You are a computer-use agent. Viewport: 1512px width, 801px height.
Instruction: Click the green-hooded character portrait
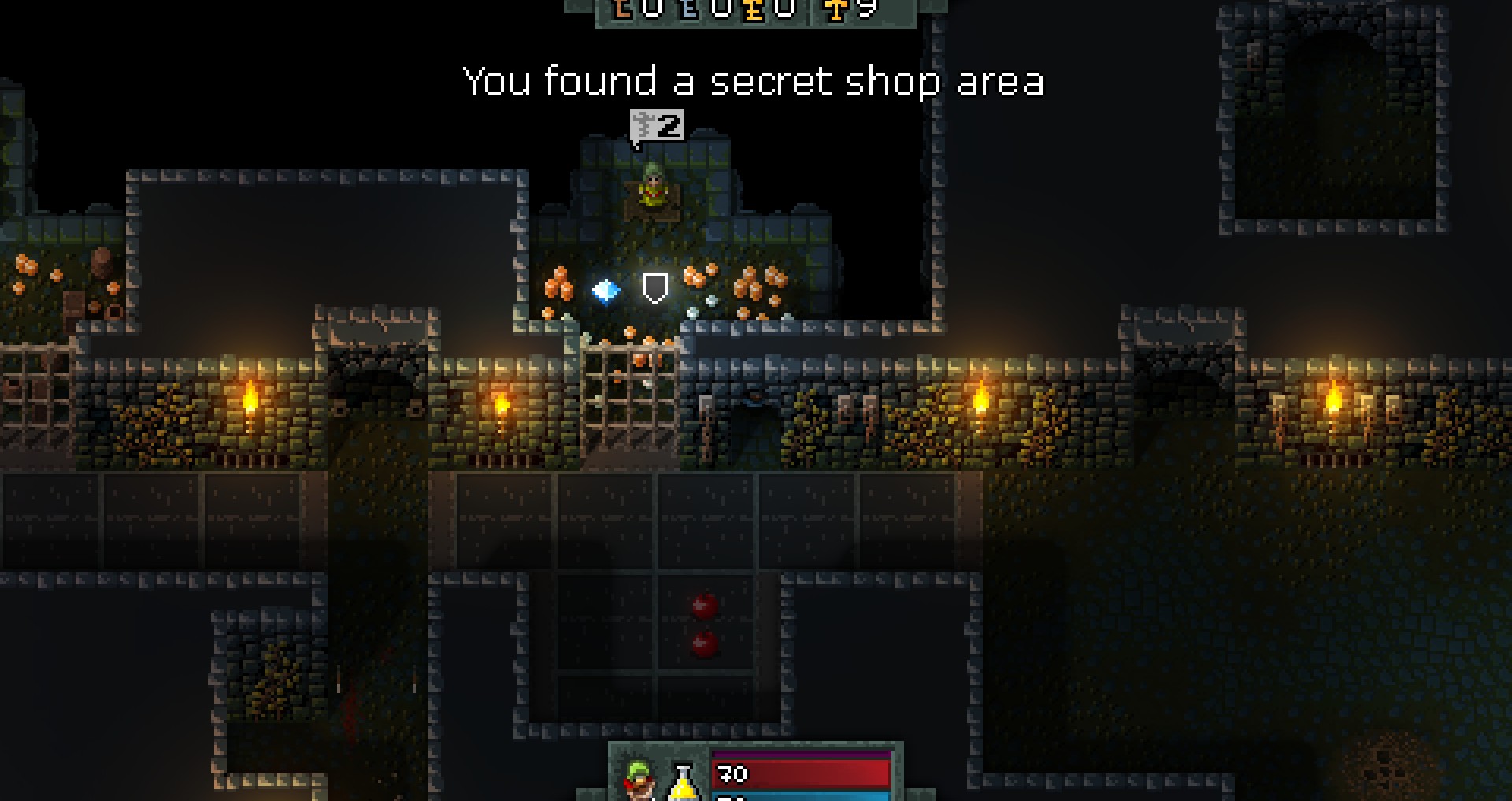point(639,780)
